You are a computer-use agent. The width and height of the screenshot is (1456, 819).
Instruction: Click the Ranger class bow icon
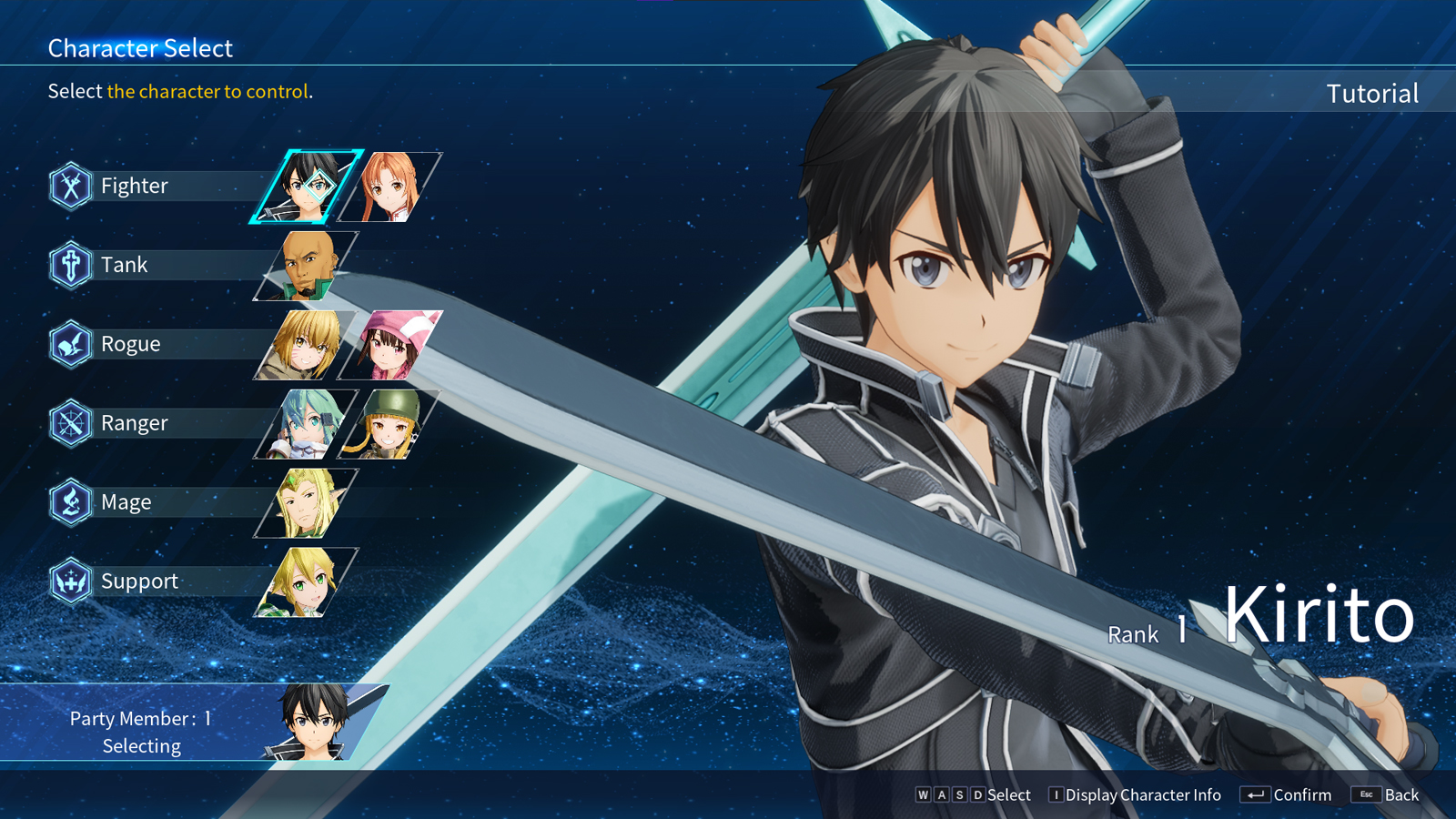click(69, 422)
